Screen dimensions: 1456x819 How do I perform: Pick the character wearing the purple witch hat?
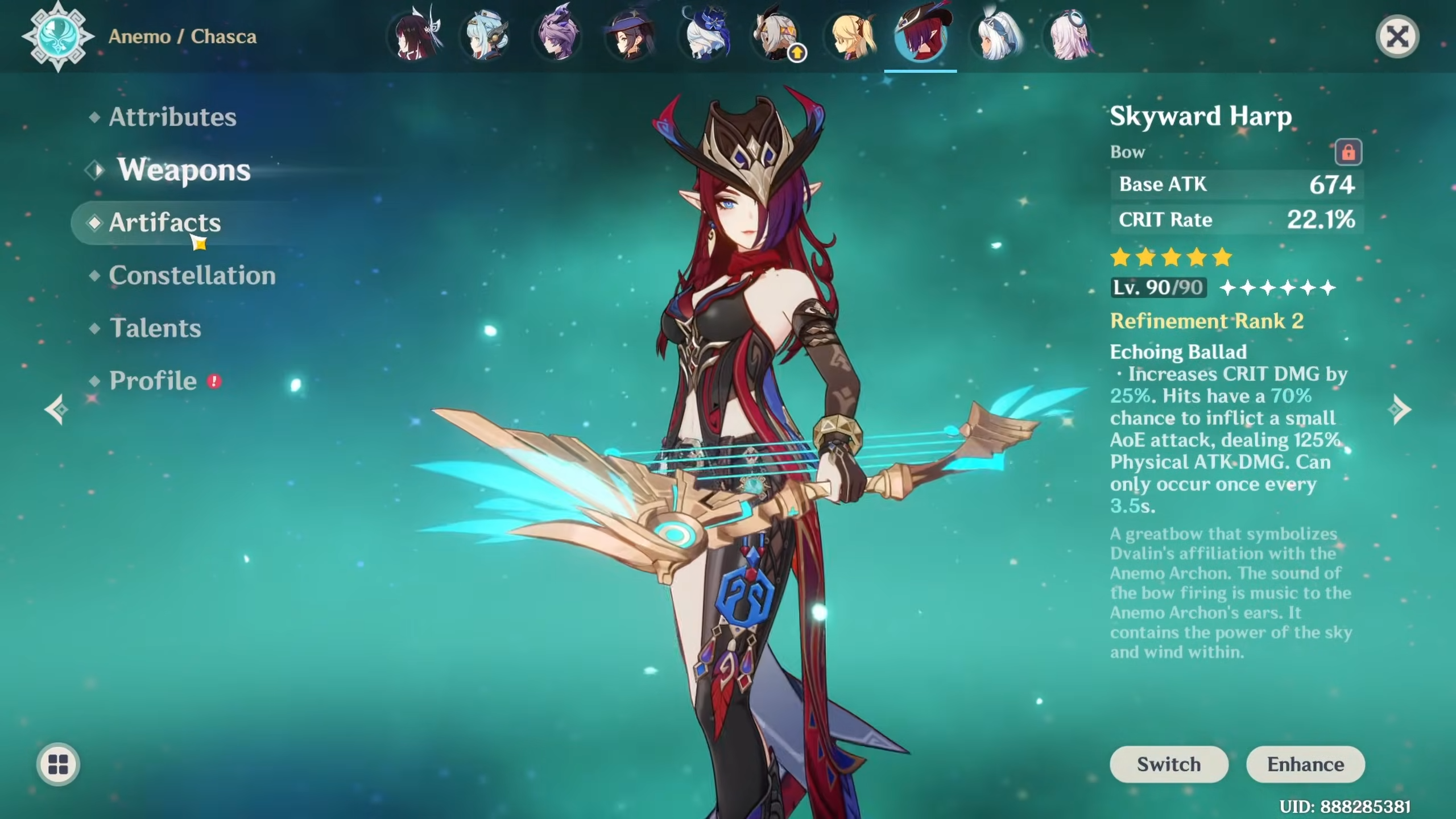point(630,38)
